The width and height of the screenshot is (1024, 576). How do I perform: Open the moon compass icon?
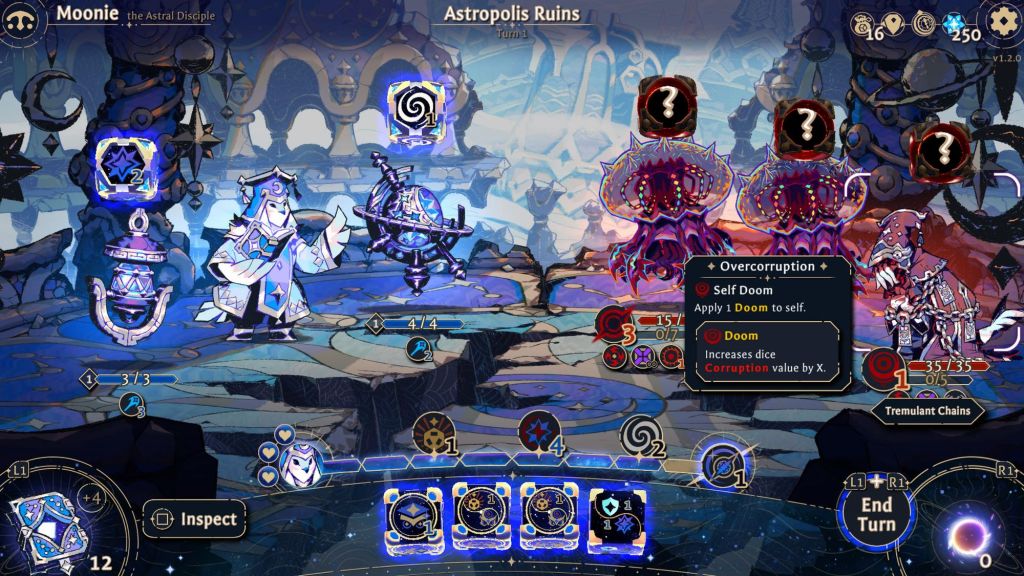click(x=925, y=22)
